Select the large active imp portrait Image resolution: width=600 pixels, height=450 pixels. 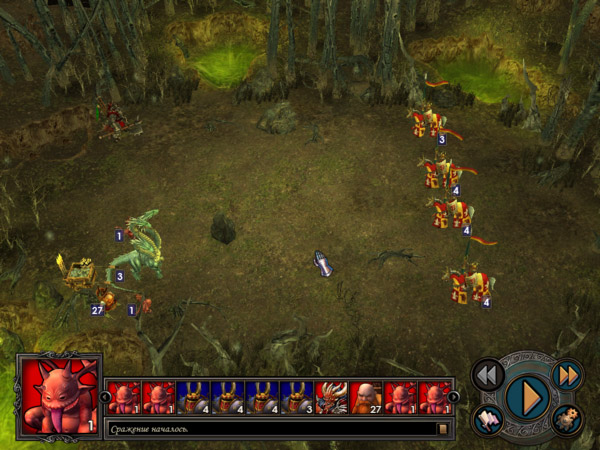click(x=59, y=398)
